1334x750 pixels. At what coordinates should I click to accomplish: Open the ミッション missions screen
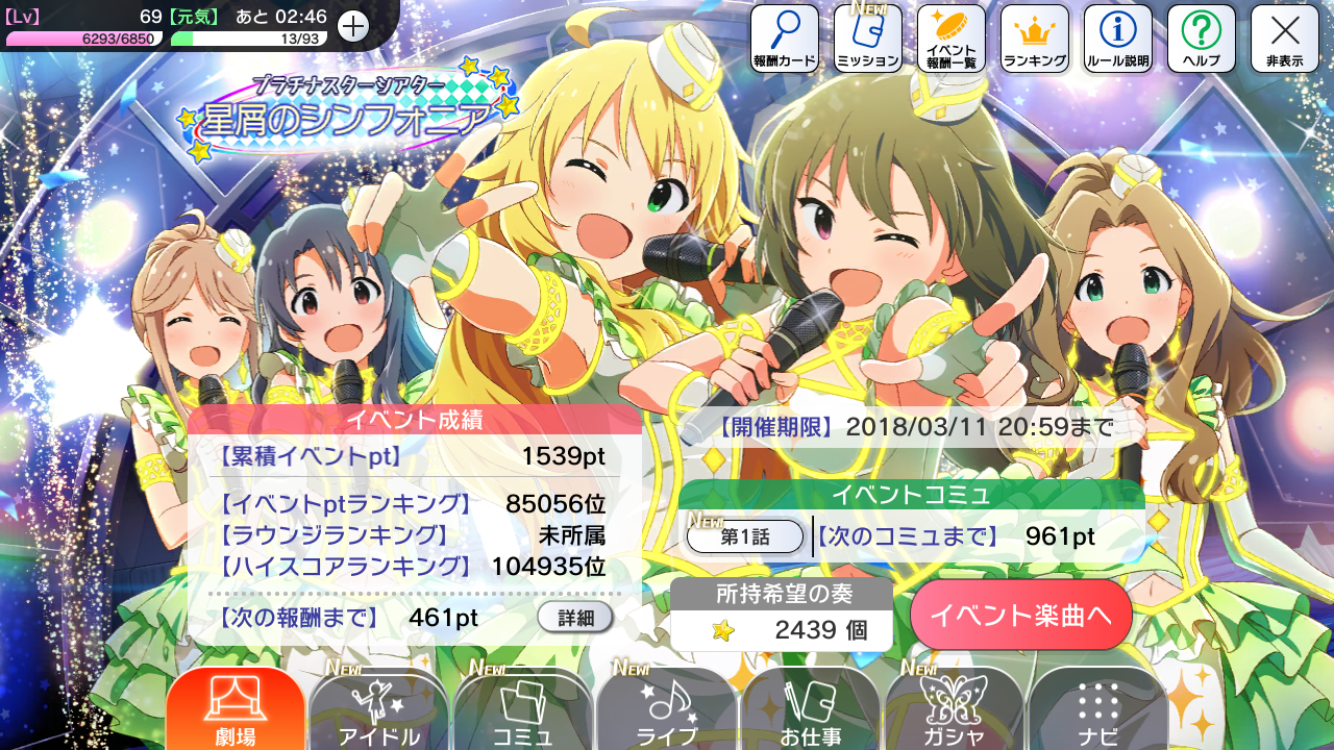tap(867, 38)
